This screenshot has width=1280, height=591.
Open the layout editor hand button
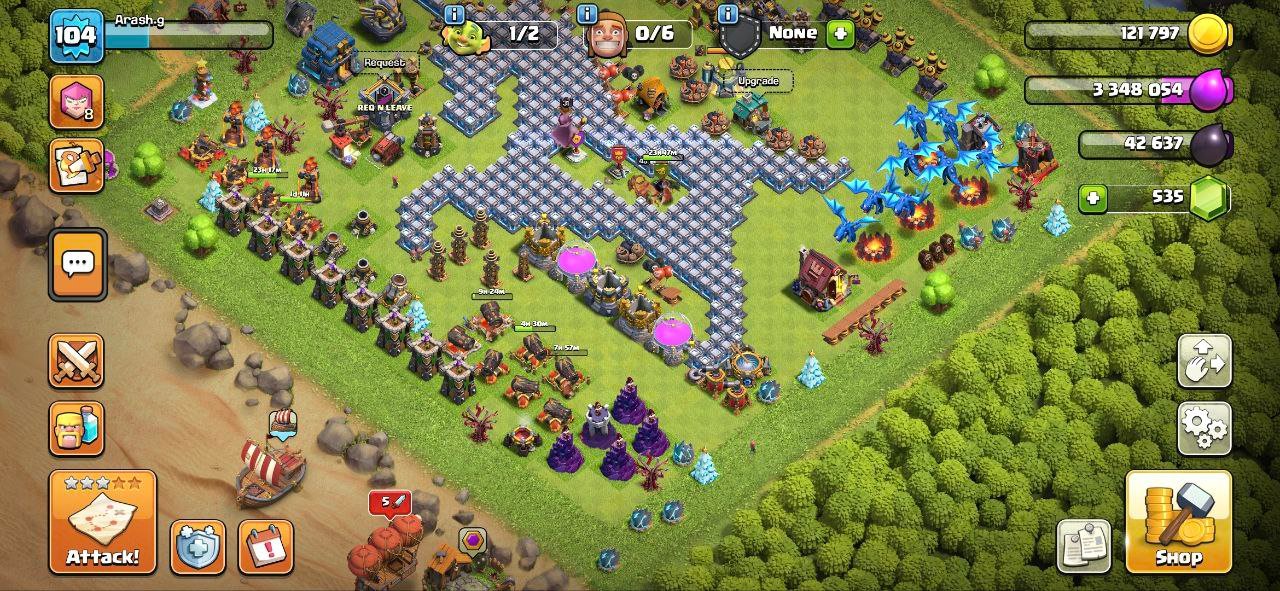pos(1204,361)
